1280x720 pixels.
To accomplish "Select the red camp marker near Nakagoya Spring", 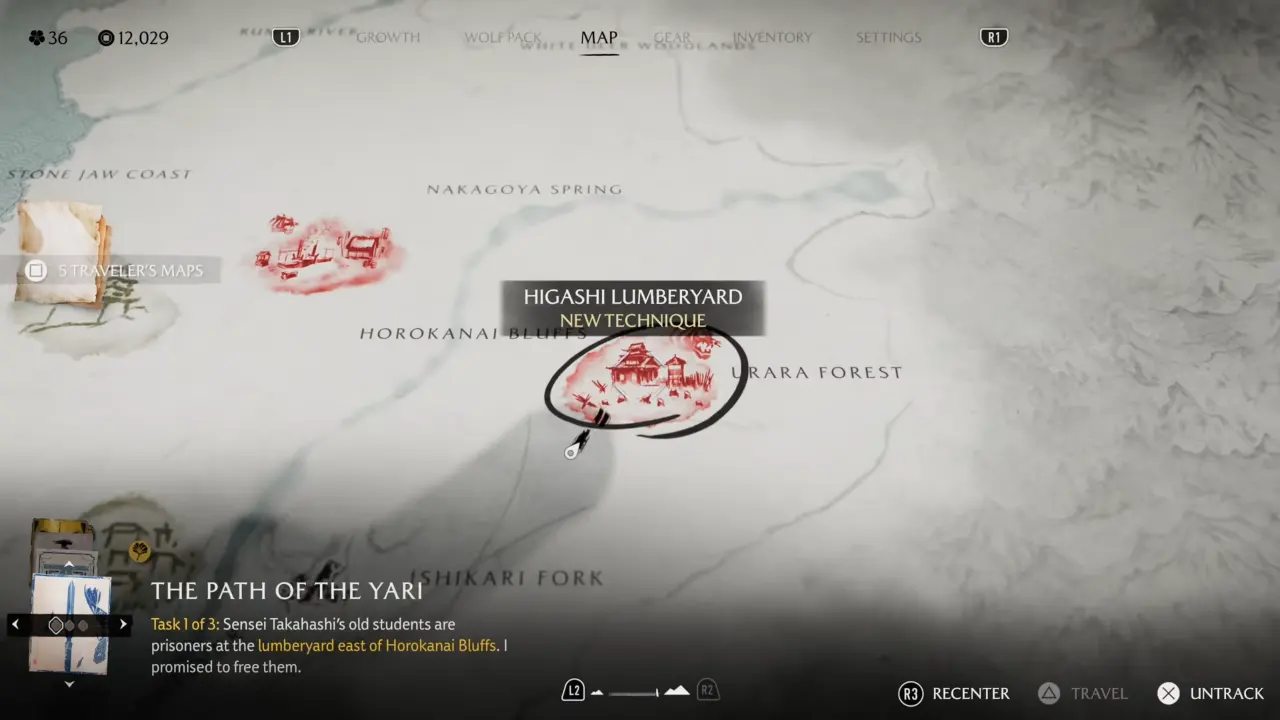I will pos(323,252).
